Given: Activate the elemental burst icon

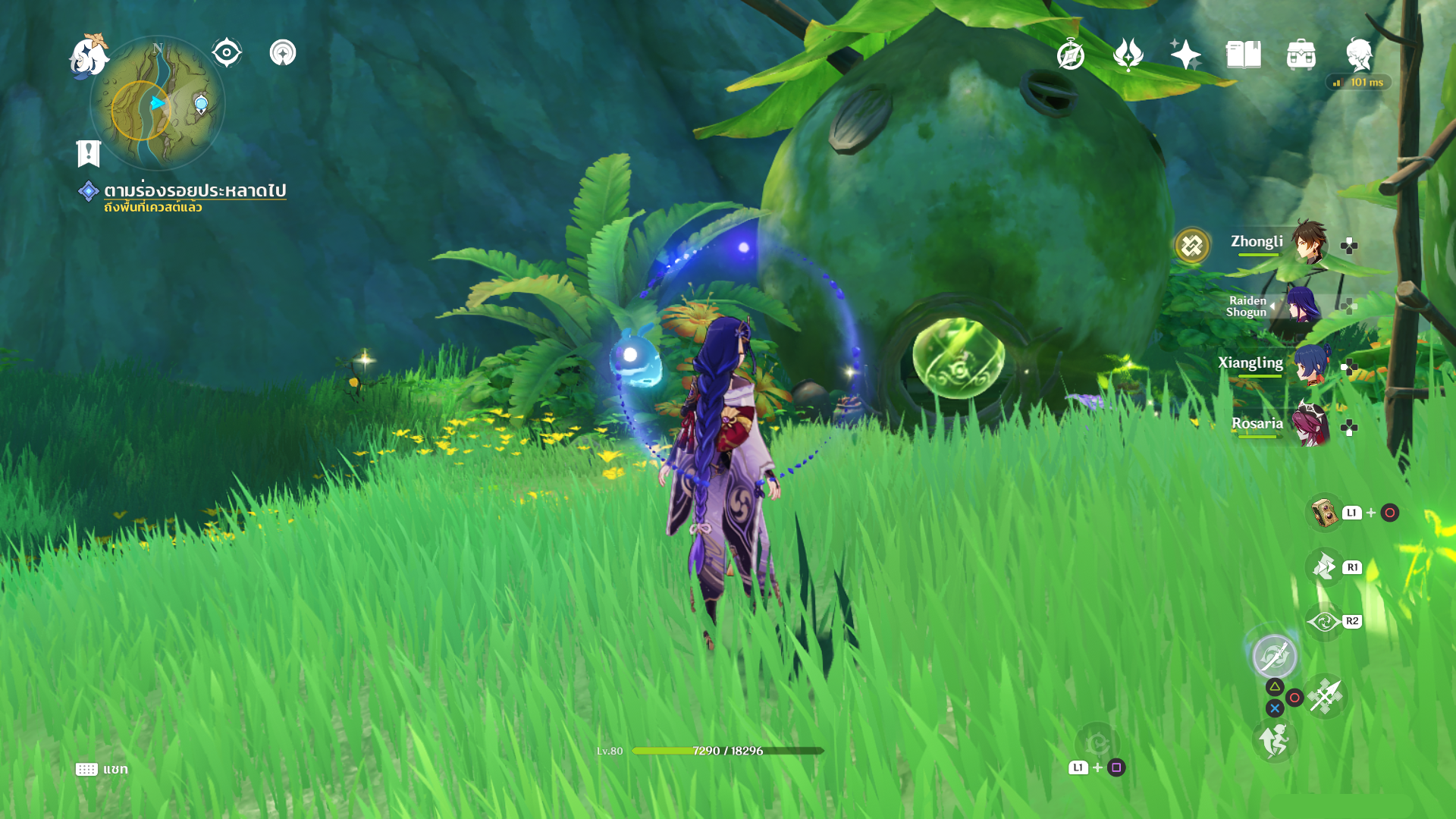Looking at the screenshot, I should [x=1274, y=656].
